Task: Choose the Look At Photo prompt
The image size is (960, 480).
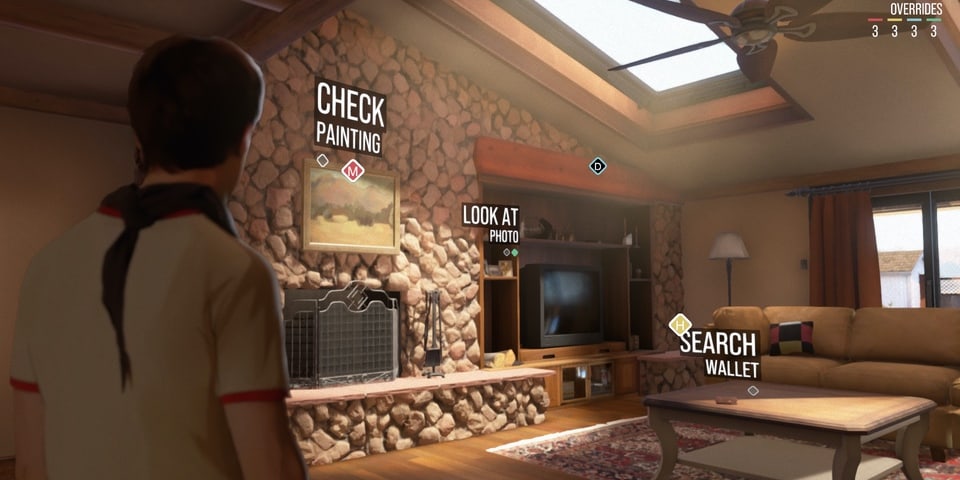Action: [490, 224]
